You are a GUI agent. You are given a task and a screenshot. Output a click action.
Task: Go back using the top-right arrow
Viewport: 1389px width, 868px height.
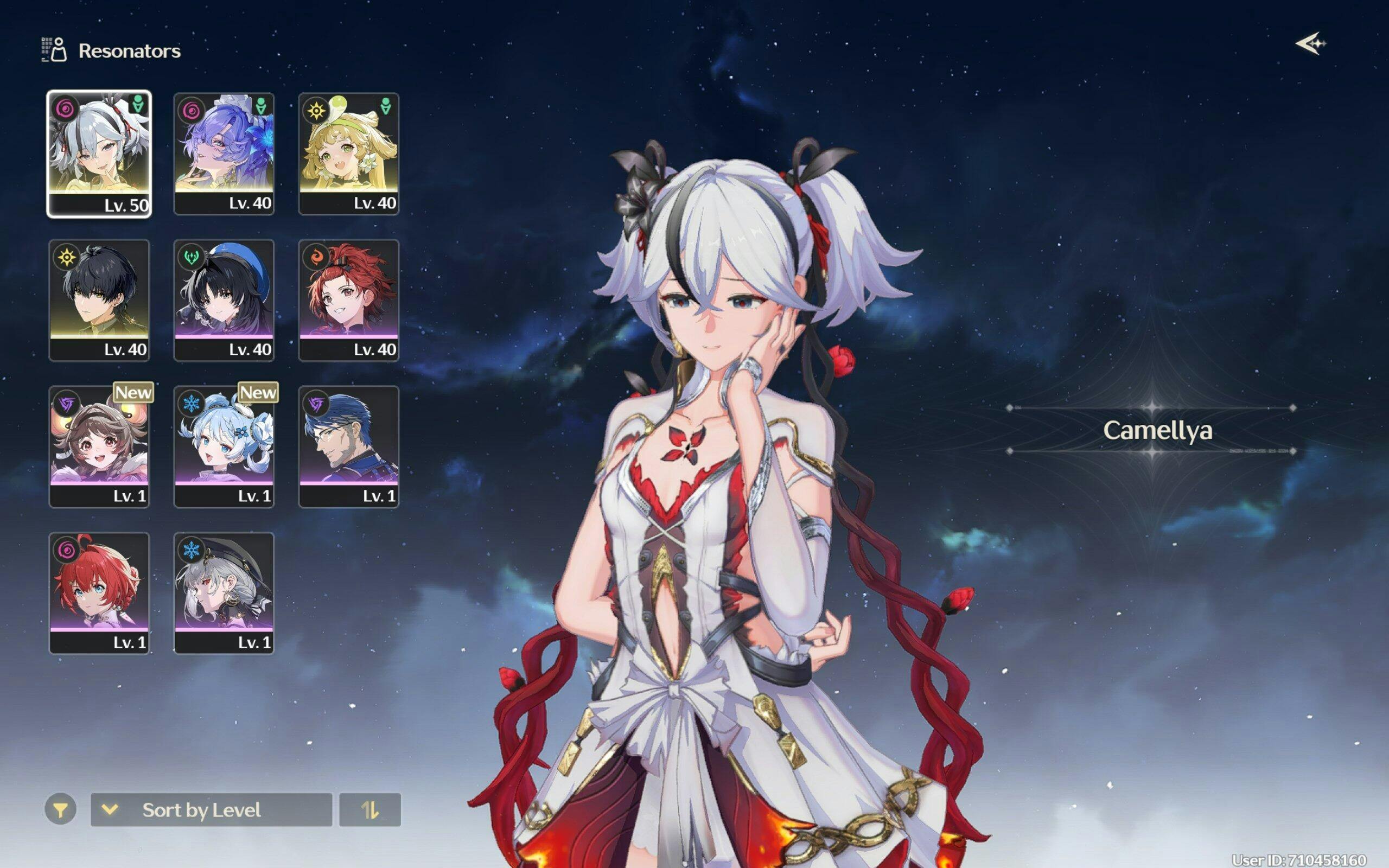(x=1310, y=43)
